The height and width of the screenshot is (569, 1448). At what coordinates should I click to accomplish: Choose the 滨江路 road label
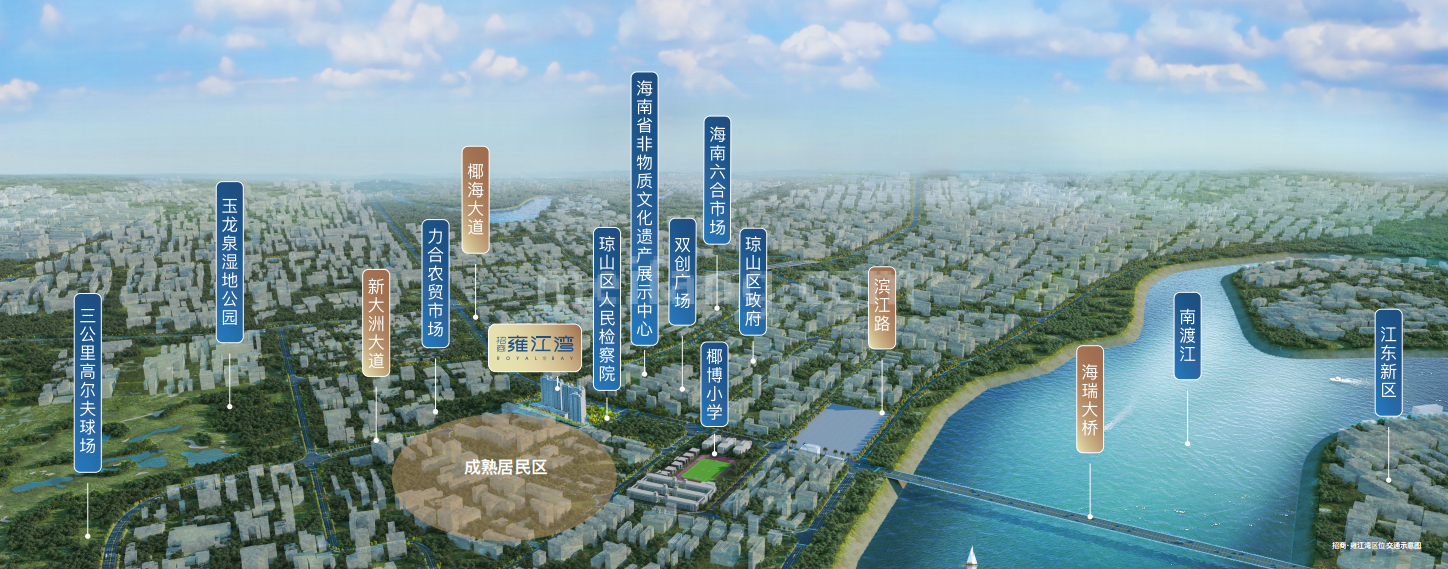[882, 307]
